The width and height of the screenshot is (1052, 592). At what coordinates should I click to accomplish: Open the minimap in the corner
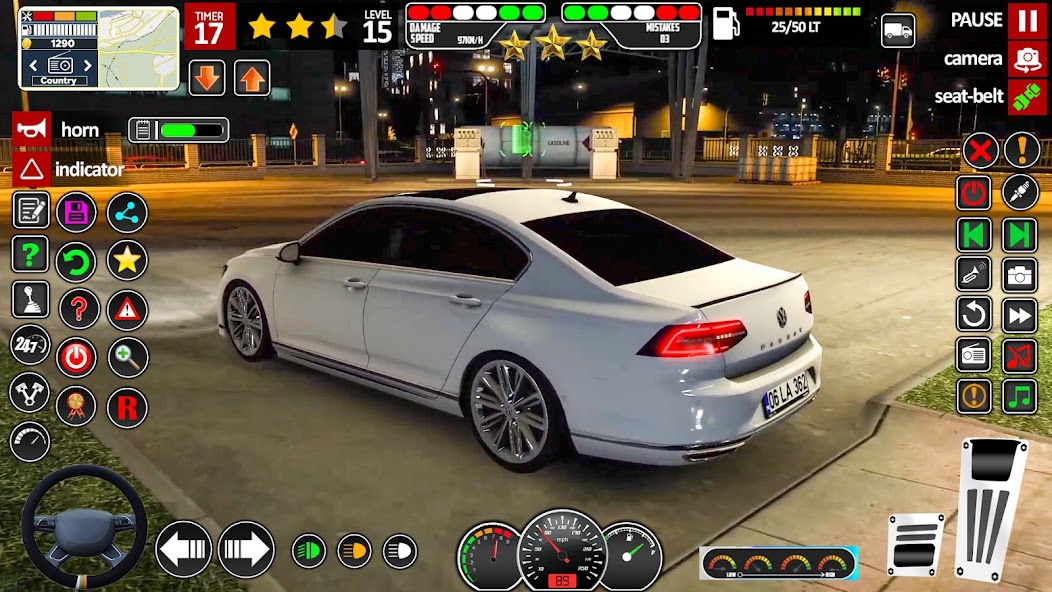pyautogui.click(x=98, y=48)
